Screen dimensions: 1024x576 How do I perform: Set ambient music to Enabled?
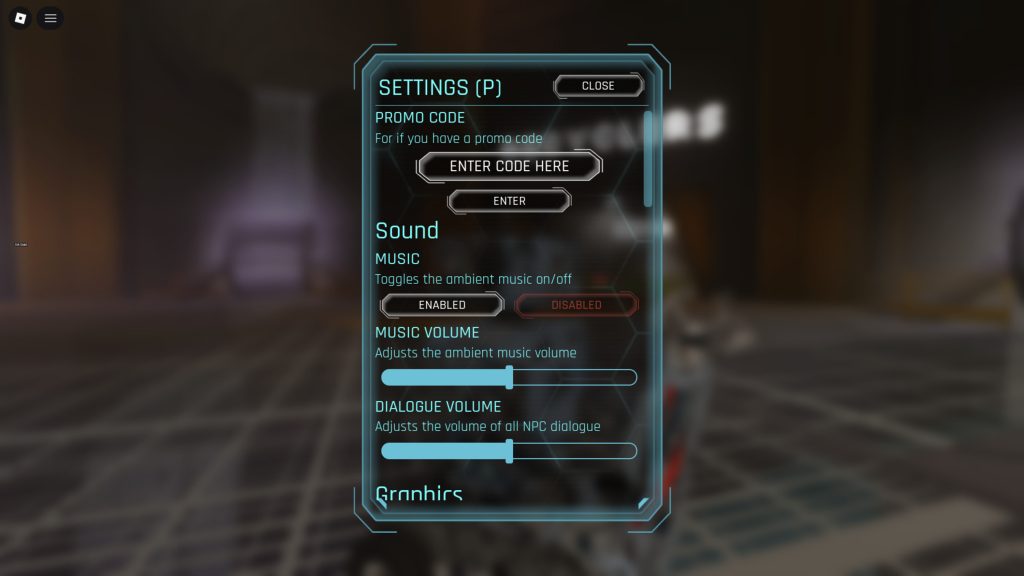pyautogui.click(x=442, y=305)
